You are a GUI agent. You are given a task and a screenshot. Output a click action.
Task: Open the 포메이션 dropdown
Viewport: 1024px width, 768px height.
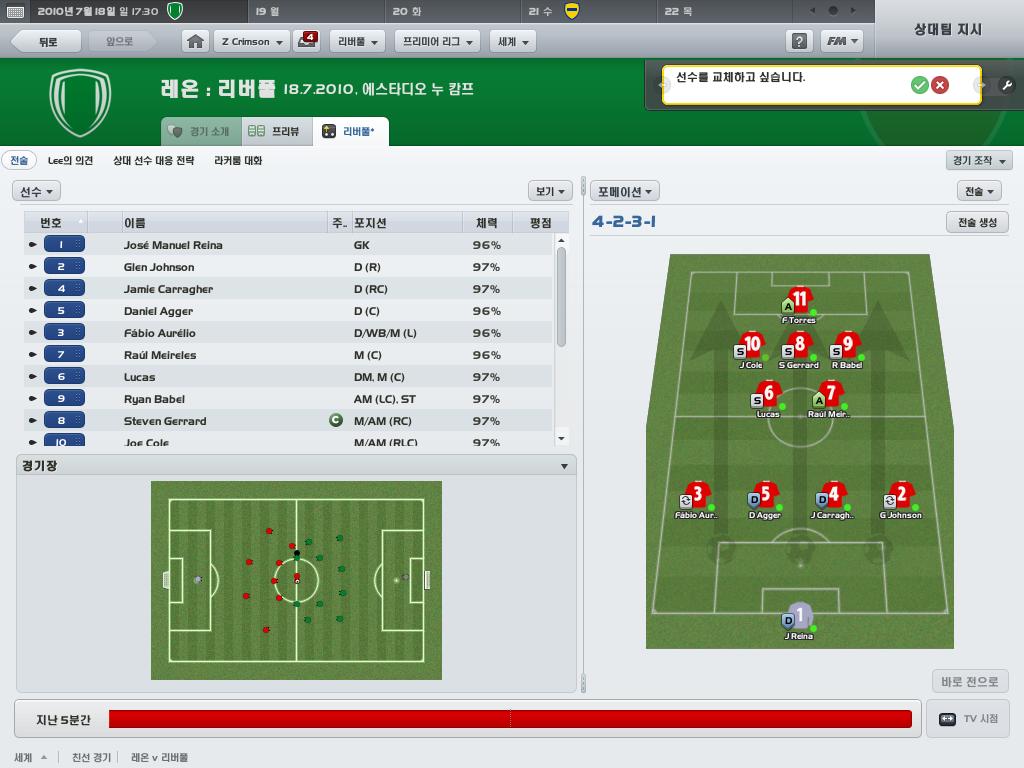(625, 191)
